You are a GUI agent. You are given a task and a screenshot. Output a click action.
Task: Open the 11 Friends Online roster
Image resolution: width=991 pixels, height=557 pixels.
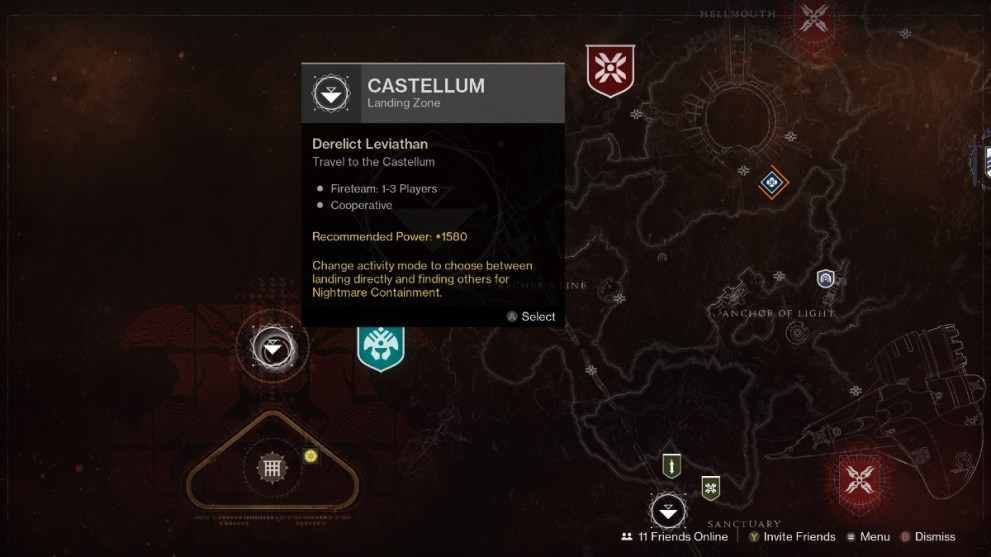click(x=674, y=537)
